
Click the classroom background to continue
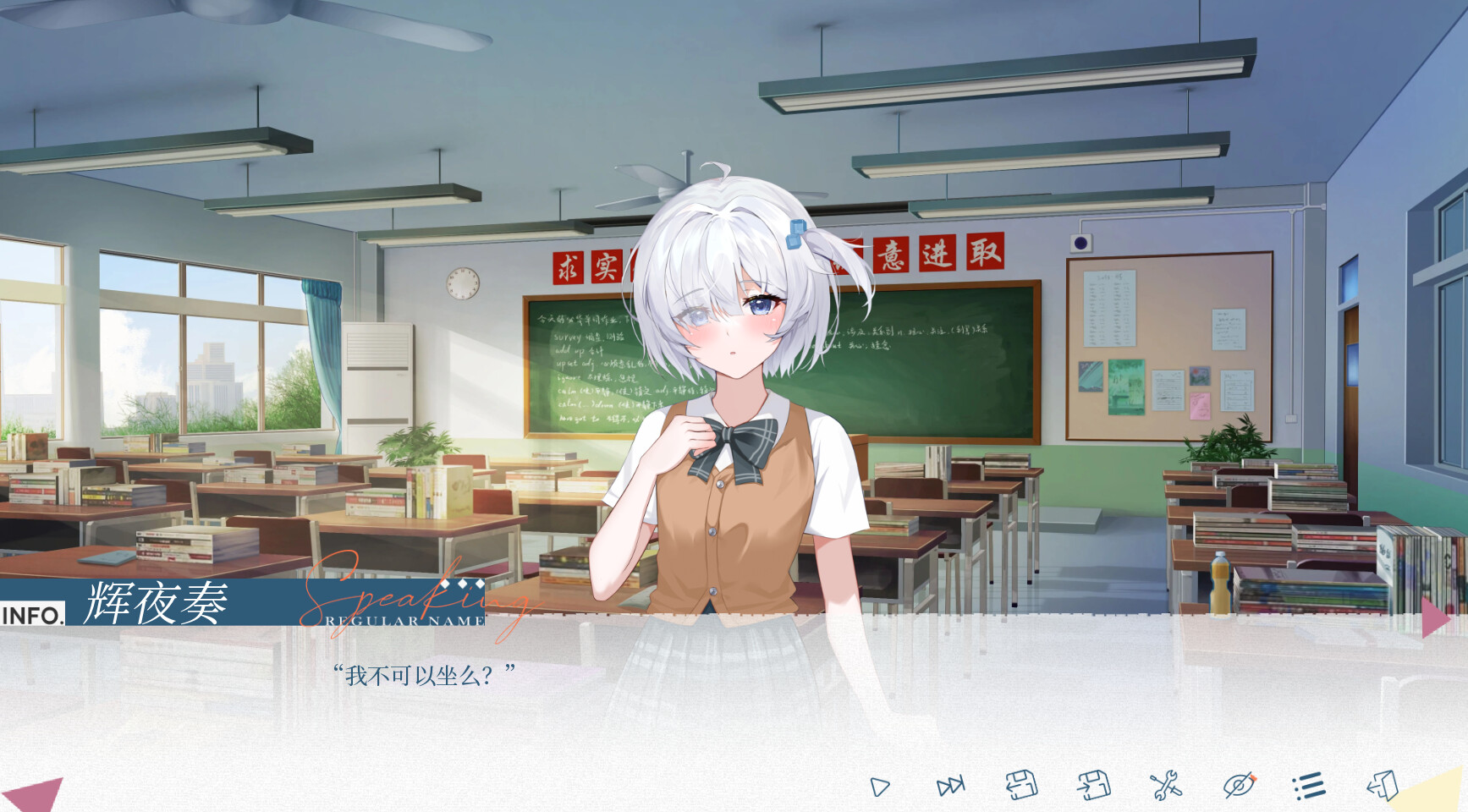(254, 254)
